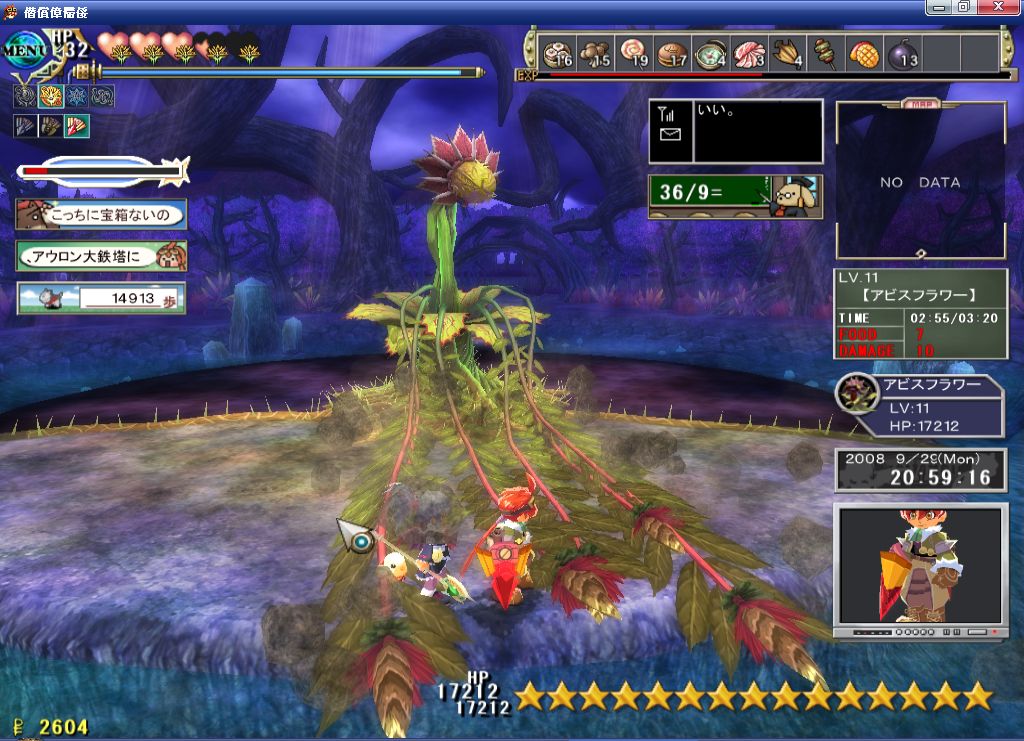Open the NO DATA minimap panel
The height and width of the screenshot is (741, 1024).
pos(920,182)
